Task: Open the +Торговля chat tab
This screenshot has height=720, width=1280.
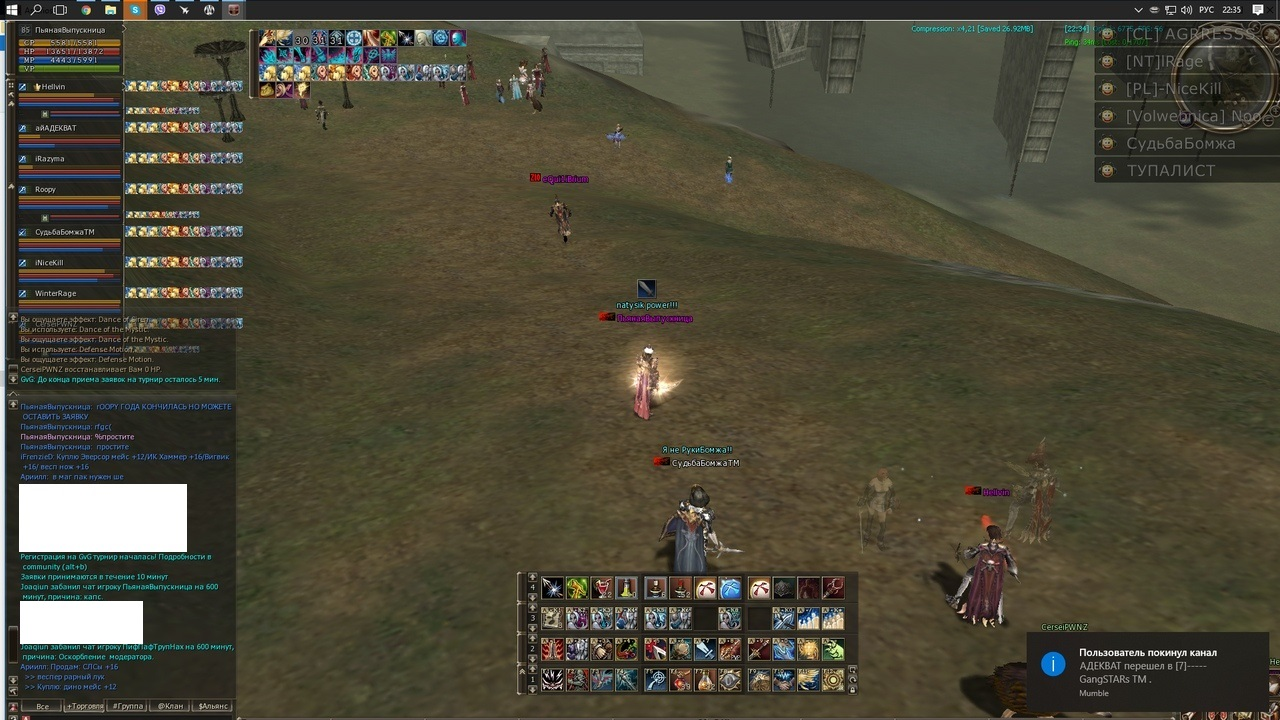Action: point(84,706)
